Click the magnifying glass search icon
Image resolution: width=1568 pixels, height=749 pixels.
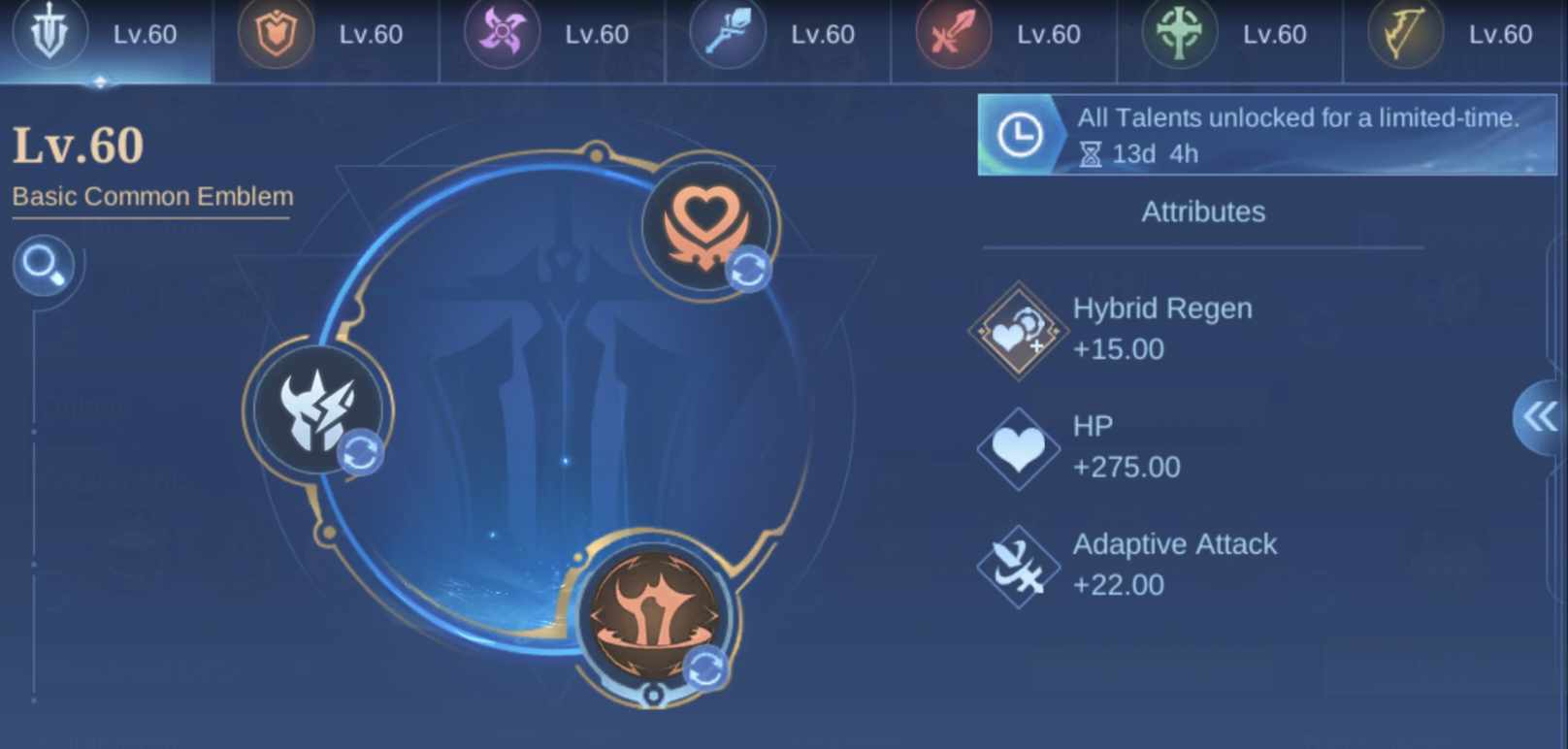(x=43, y=266)
